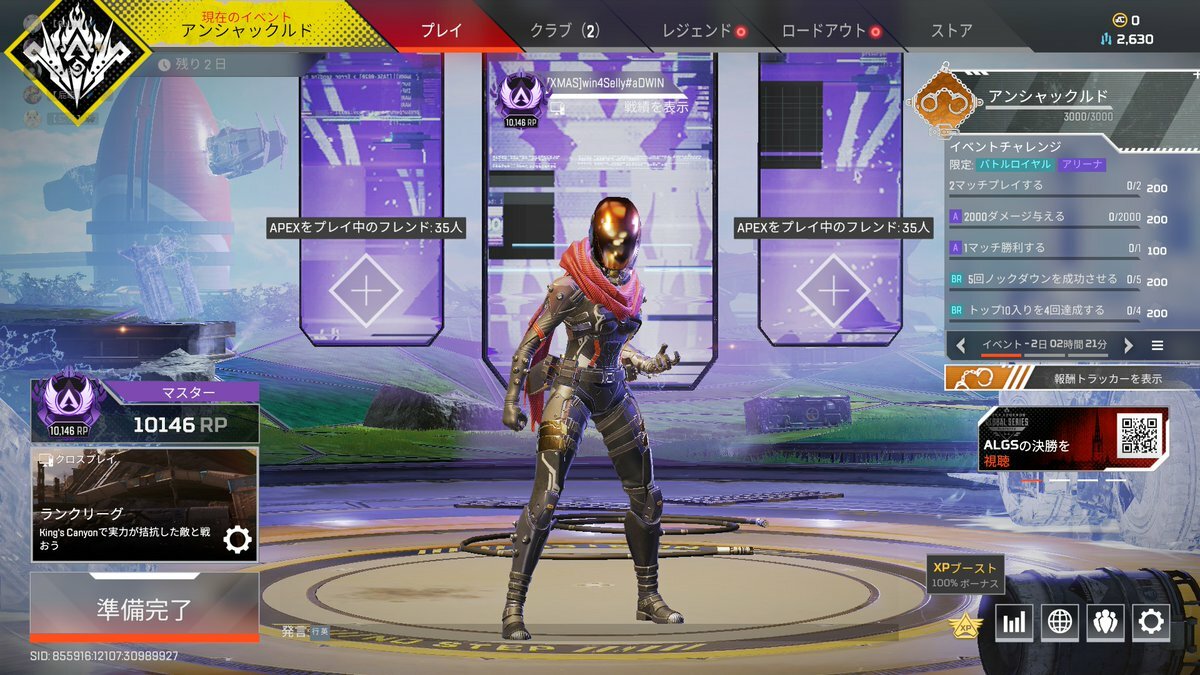
Task: Open the ストア tab
Action: 951,30
